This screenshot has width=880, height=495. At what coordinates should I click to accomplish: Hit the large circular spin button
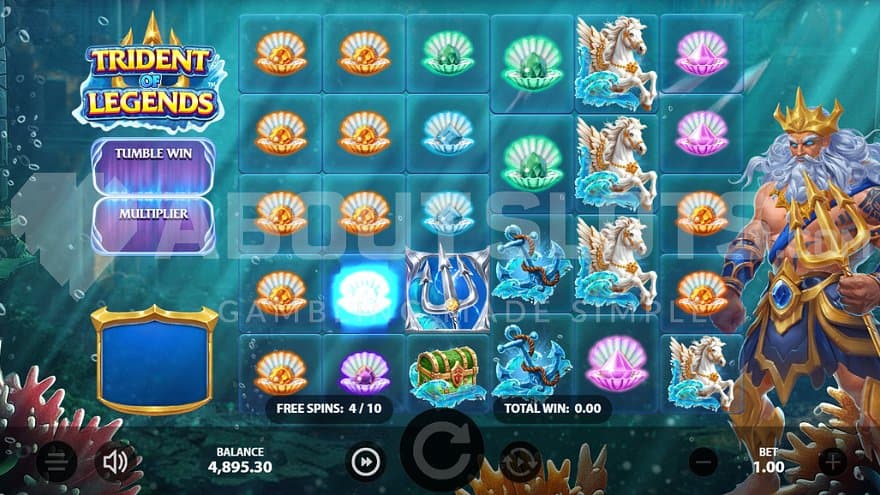(x=441, y=449)
